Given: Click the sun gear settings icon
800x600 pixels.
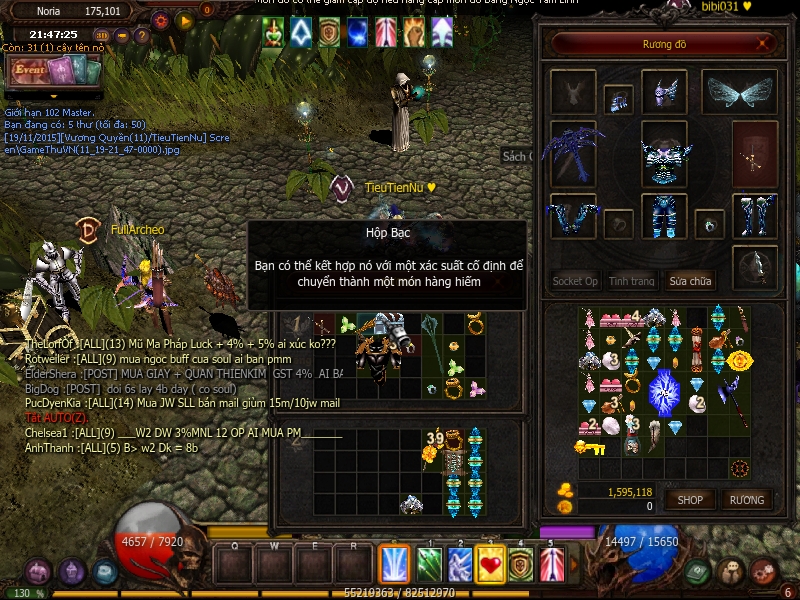Looking at the screenshot, I should [161, 19].
